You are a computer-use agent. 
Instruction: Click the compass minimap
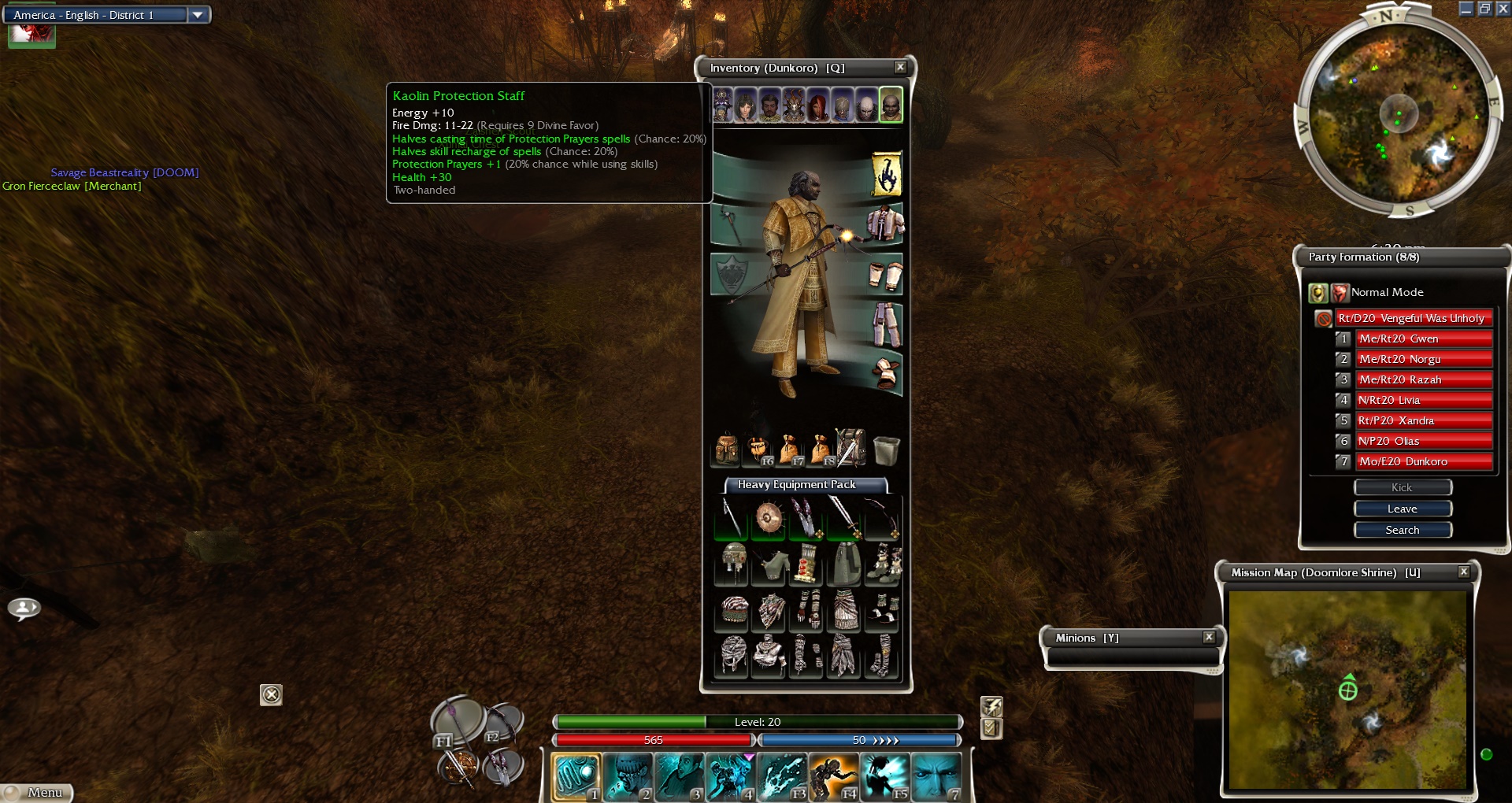point(1399,115)
